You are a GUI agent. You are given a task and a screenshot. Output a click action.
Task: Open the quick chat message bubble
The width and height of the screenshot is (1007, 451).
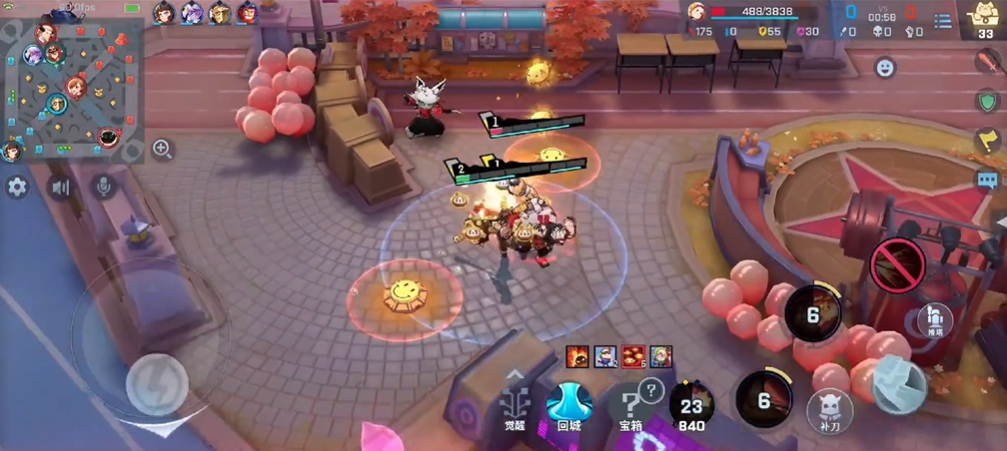tap(988, 180)
